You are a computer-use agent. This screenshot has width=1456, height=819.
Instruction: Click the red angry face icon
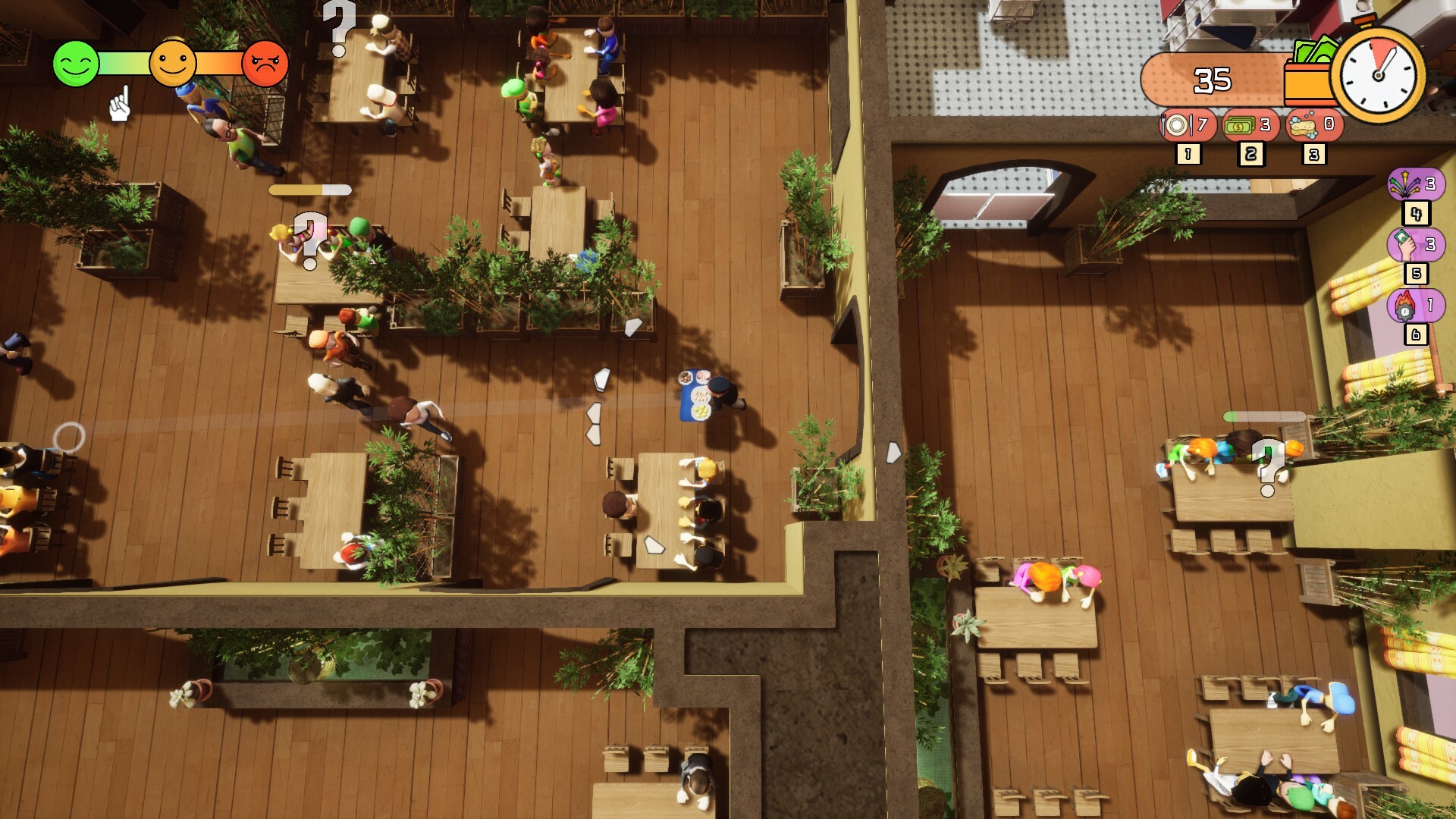tap(265, 63)
